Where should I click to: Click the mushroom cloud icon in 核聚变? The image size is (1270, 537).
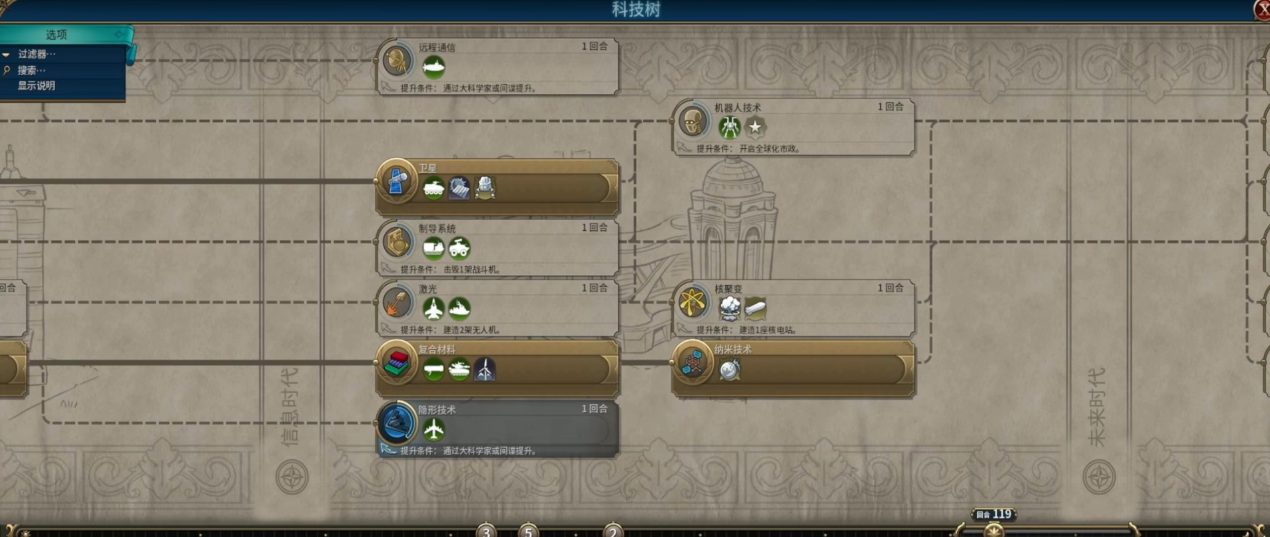tap(730, 308)
